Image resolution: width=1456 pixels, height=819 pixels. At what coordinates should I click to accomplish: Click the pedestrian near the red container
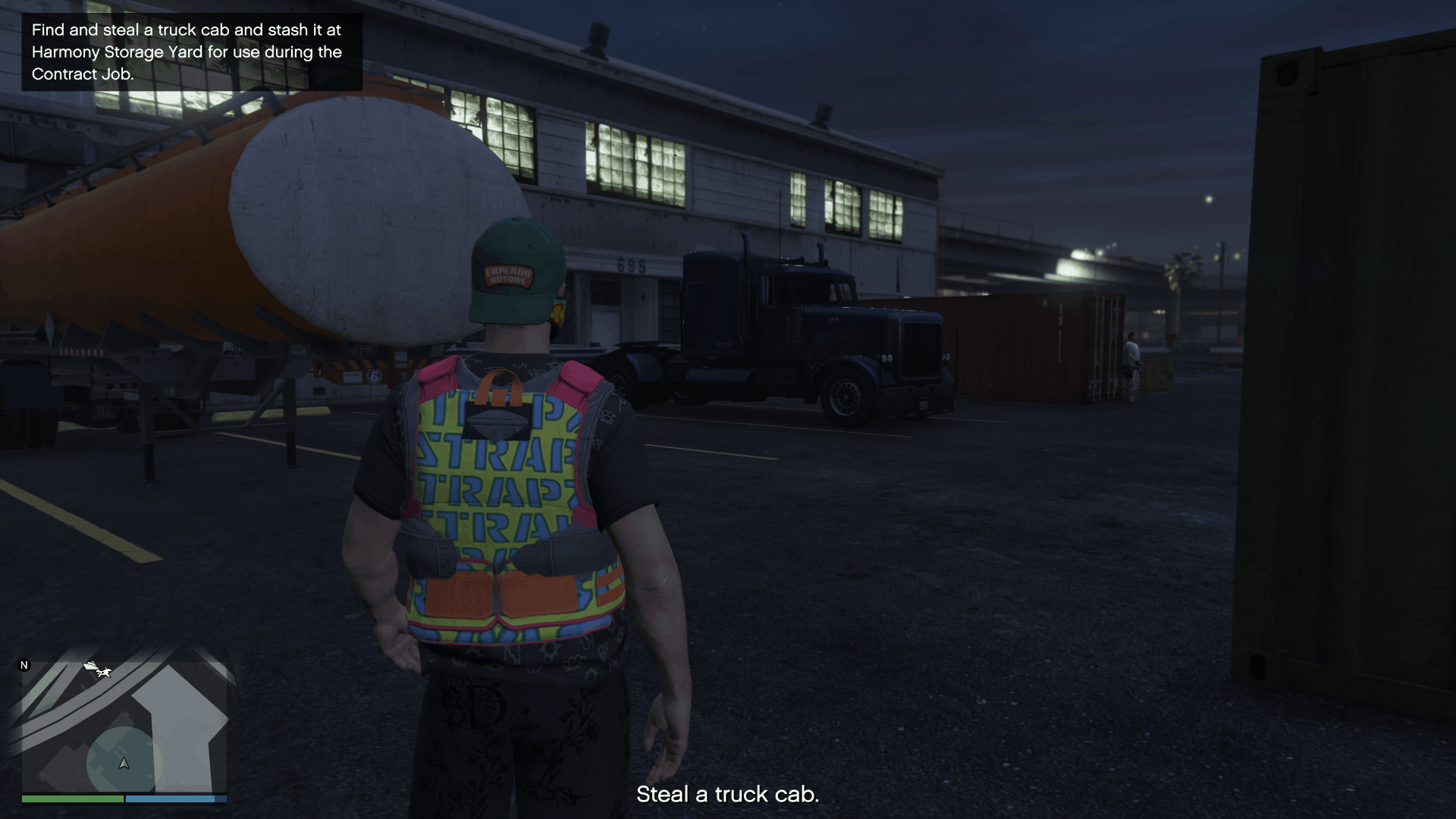pos(1133,356)
